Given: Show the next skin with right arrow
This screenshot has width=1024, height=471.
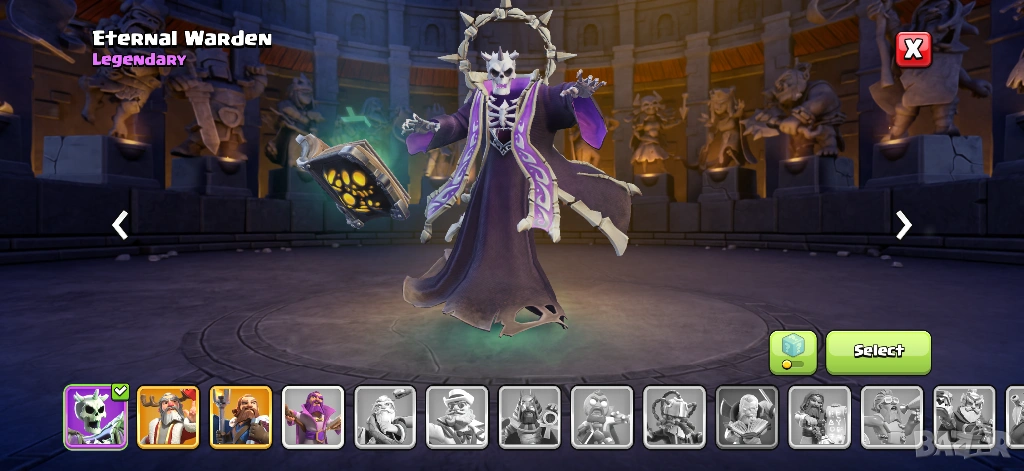Looking at the screenshot, I should 904,225.
